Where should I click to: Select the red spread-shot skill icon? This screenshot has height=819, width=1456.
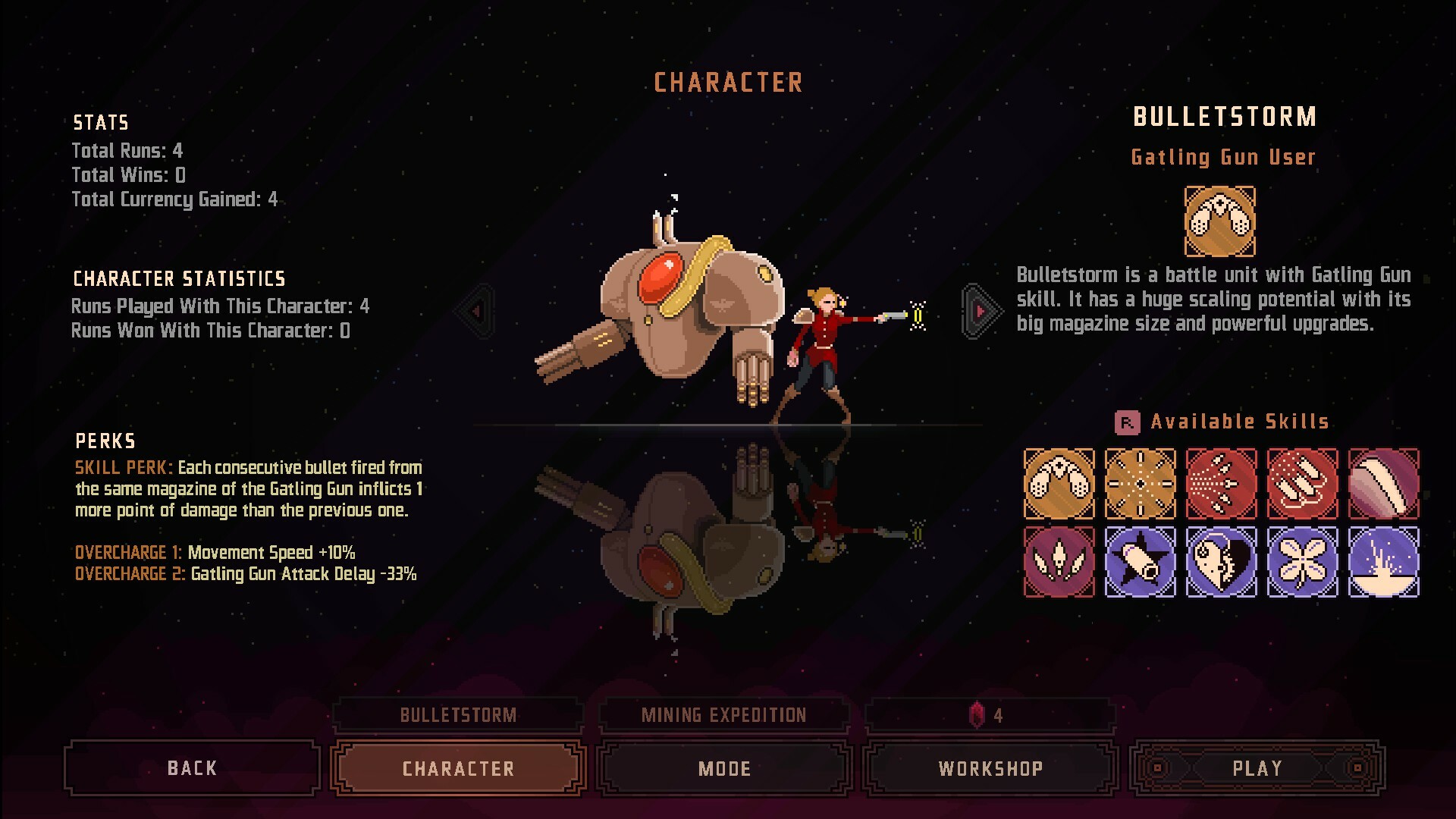[x=1222, y=483]
